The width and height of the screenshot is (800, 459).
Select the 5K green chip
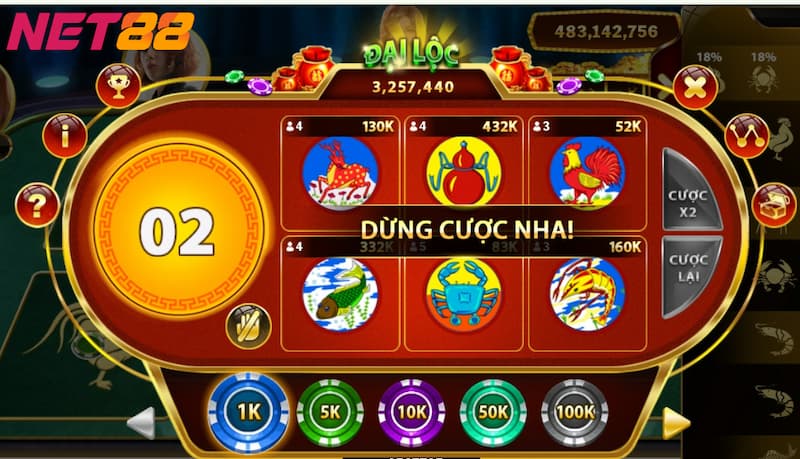(x=329, y=412)
